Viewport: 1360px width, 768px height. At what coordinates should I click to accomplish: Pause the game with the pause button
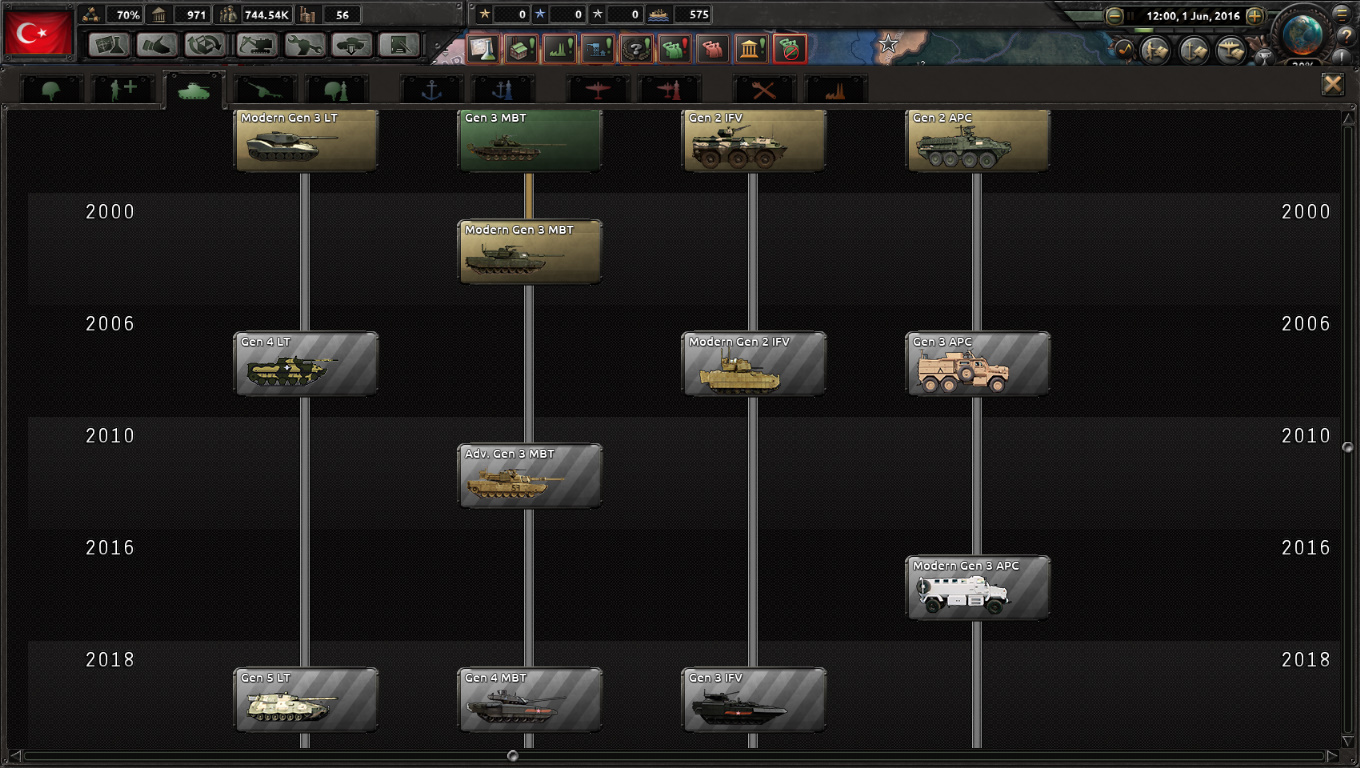(x=1131, y=16)
